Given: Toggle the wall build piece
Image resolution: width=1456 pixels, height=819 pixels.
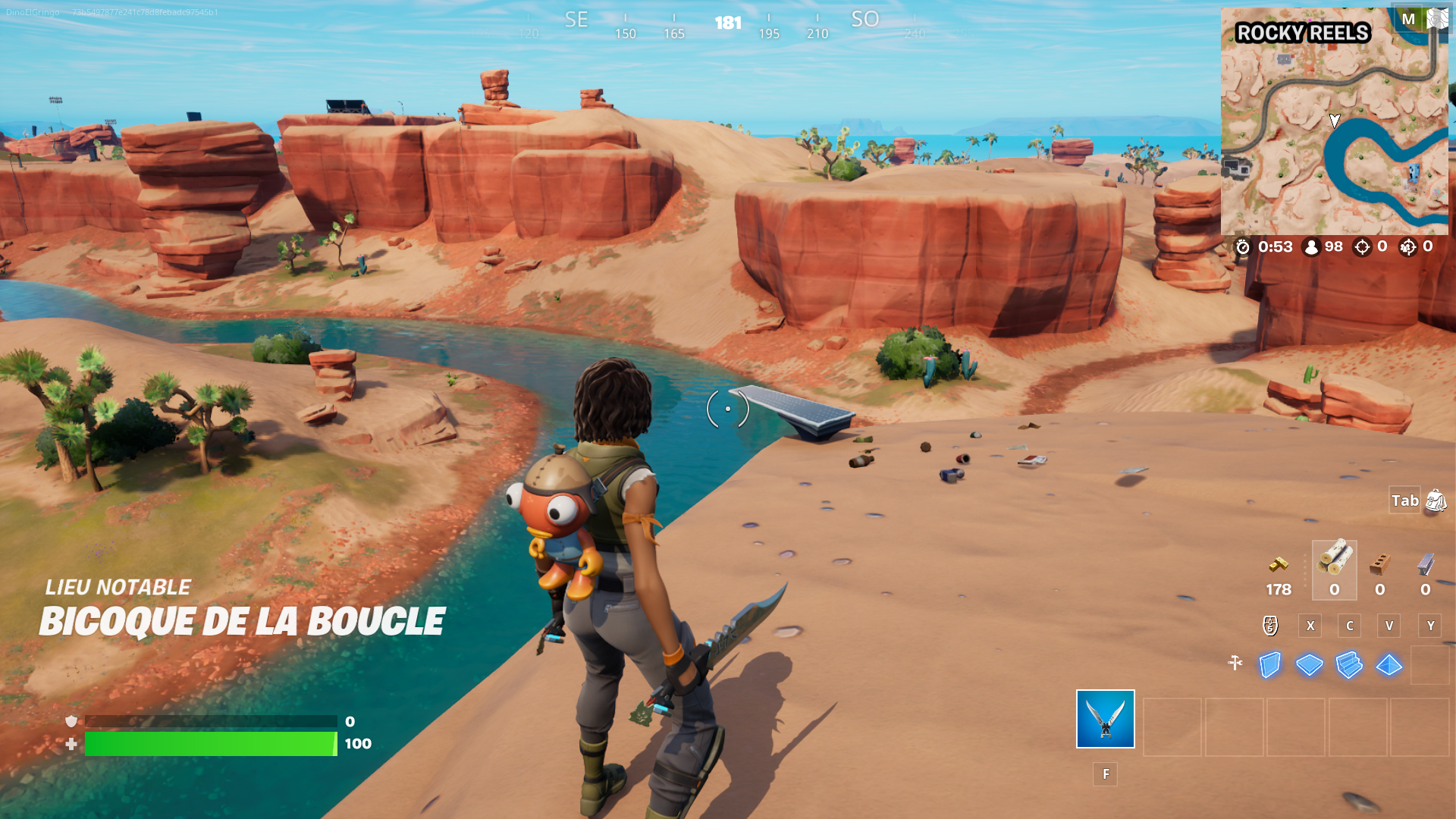Looking at the screenshot, I should pyautogui.click(x=1269, y=664).
